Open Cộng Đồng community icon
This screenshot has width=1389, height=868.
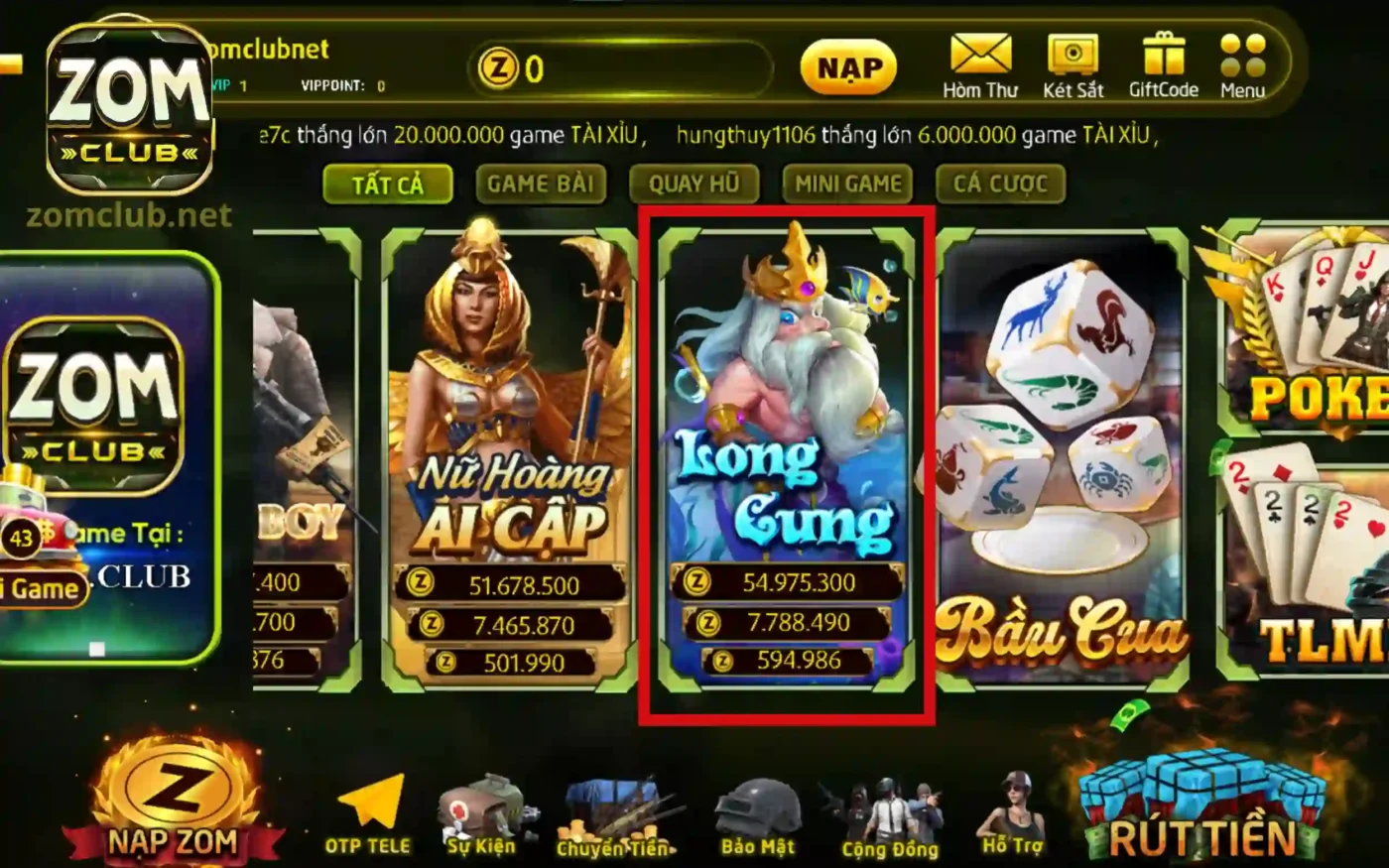pyautogui.click(x=891, y=813)
